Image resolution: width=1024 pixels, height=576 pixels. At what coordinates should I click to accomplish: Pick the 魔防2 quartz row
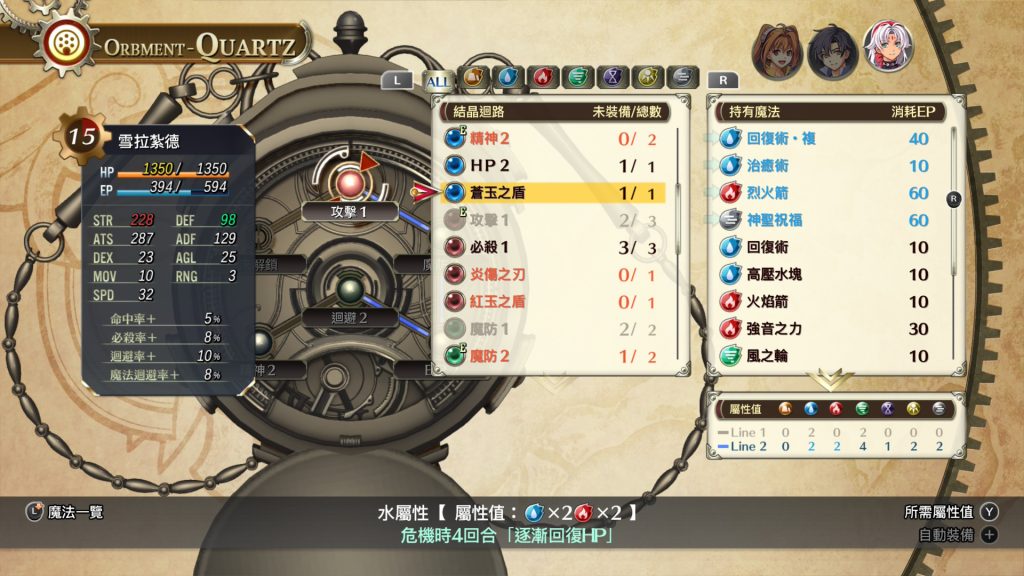[x=553, y=355]
